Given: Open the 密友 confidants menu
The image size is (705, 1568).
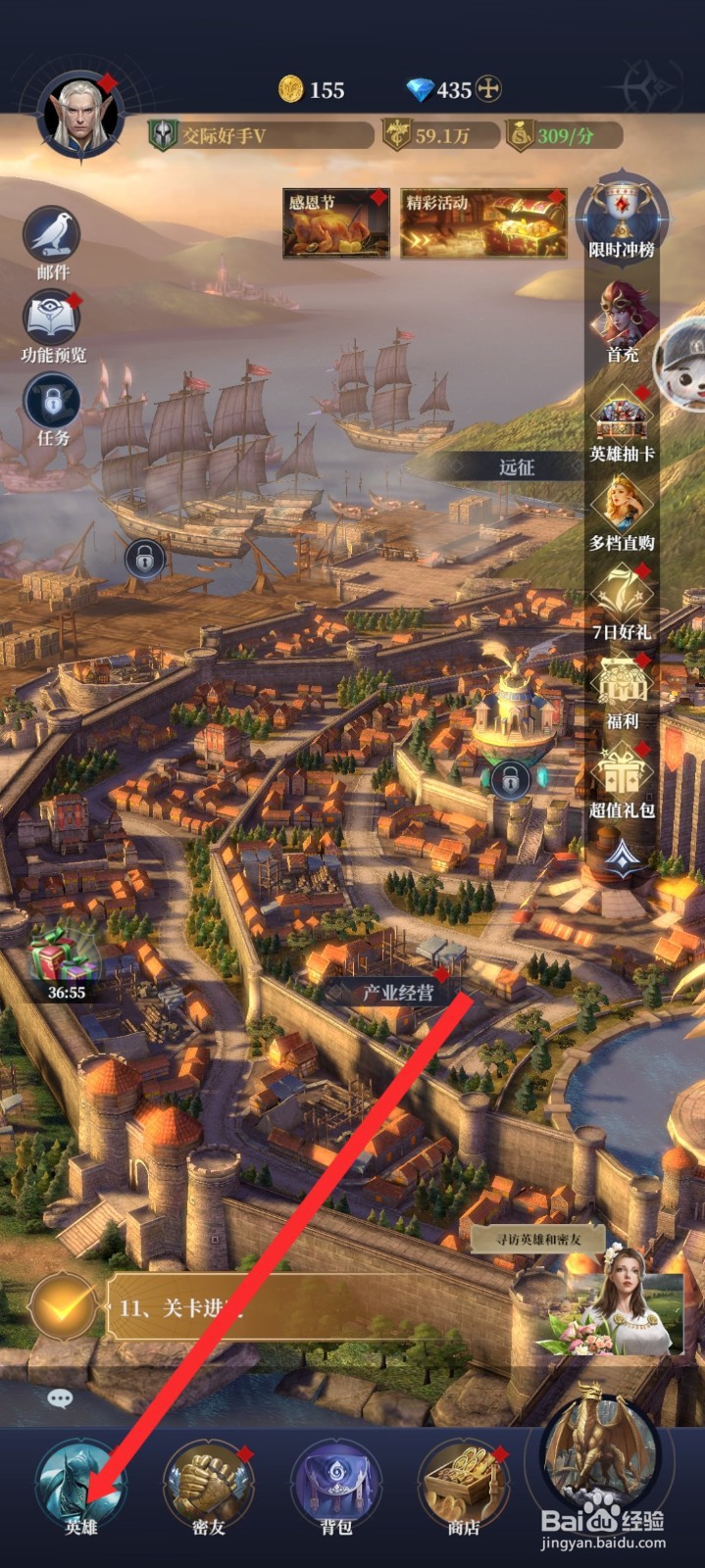Looking at the screenshot, I should click(208, 1487).
